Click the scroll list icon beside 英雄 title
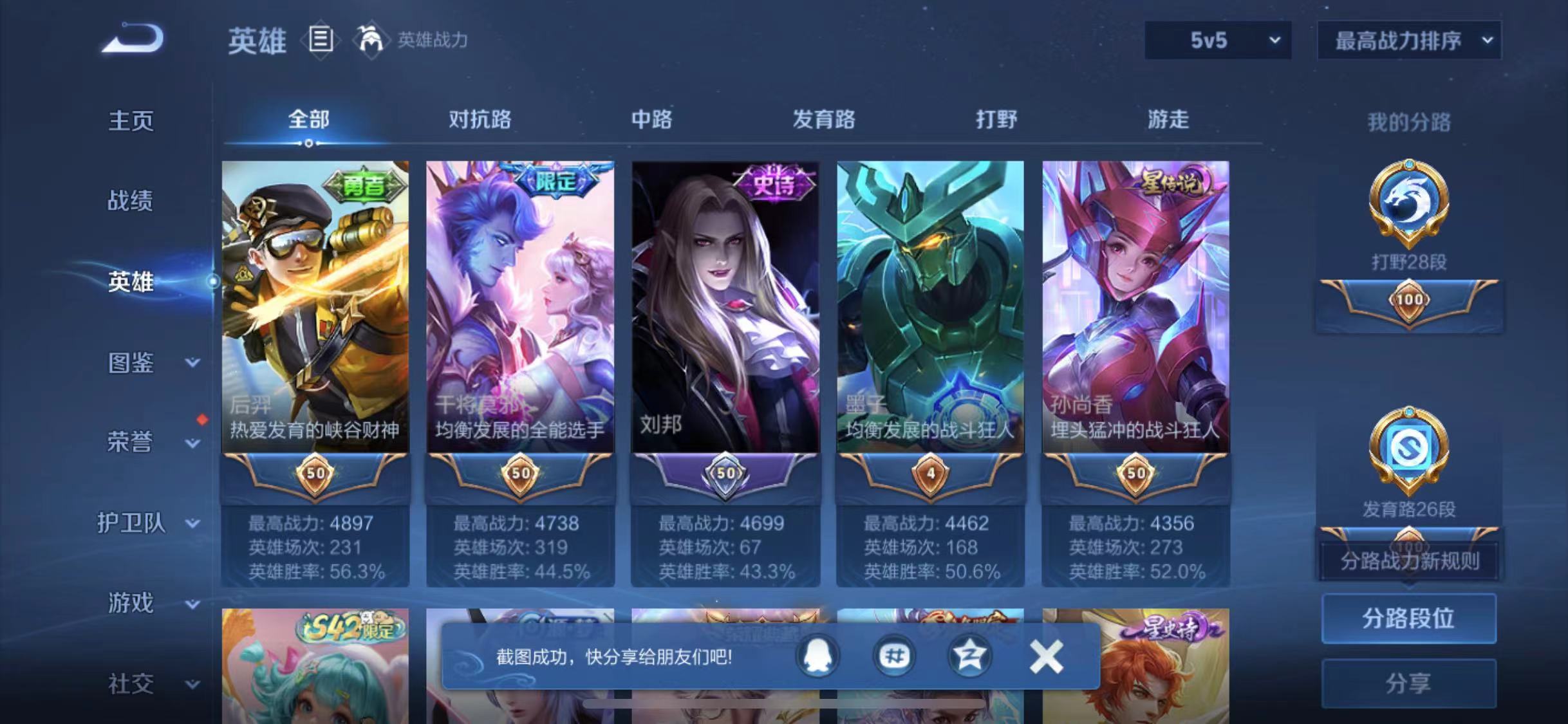Screen dimensions: 1568x724 [321, 40]
